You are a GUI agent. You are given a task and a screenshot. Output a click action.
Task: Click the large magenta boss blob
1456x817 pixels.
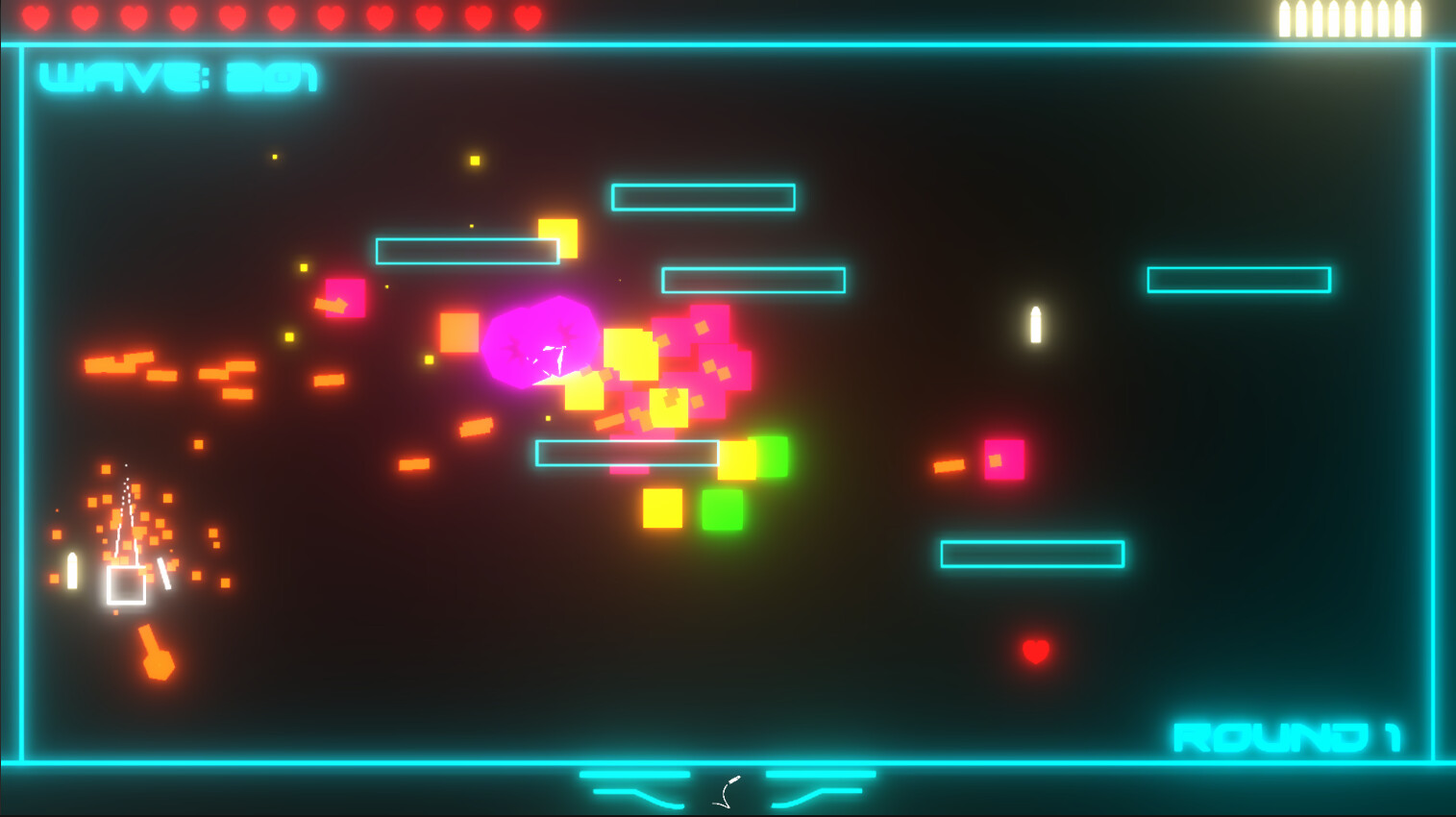(541, 344)
